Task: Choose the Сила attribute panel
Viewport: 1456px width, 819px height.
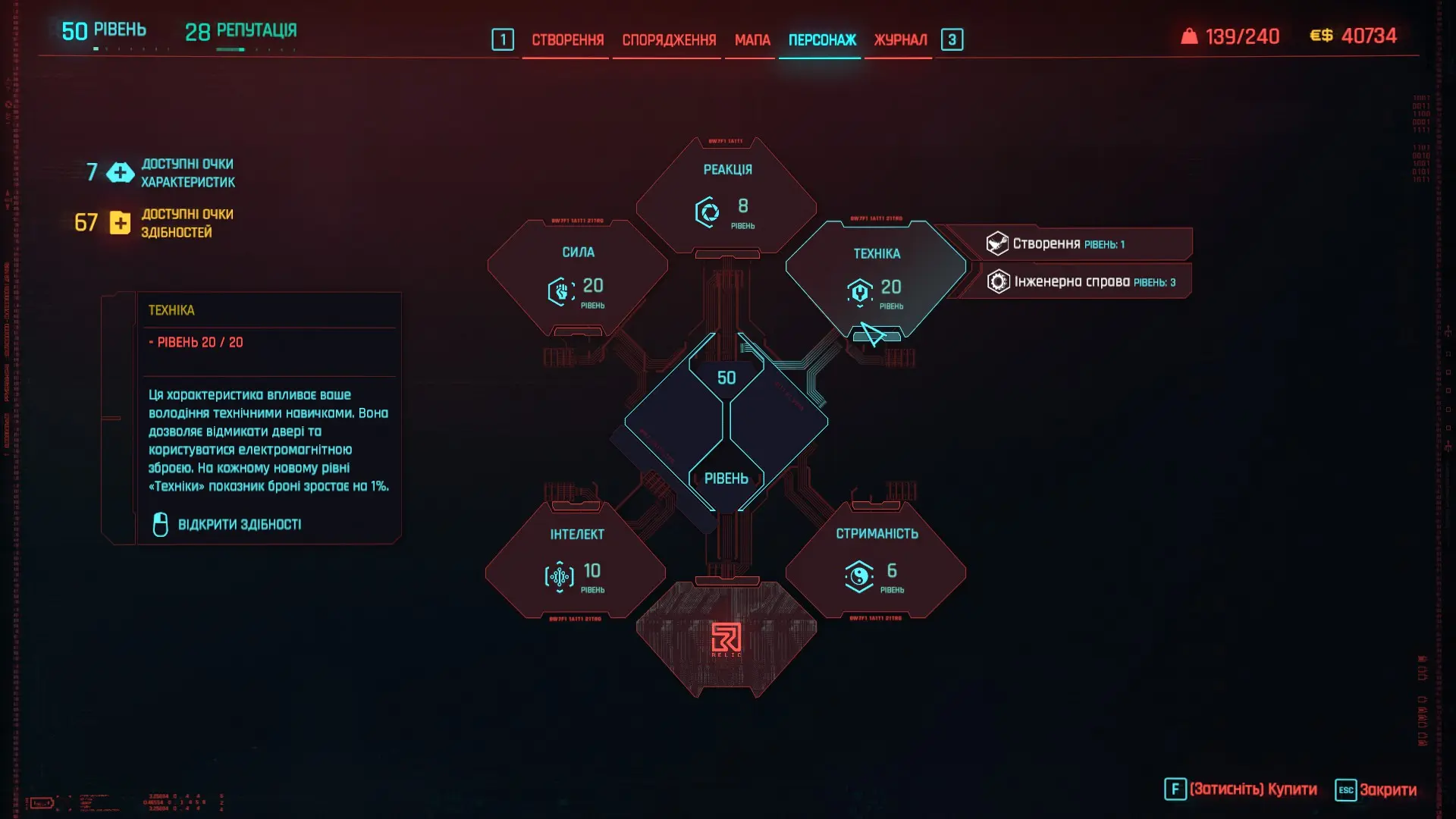Action: [x=577, y=278]
